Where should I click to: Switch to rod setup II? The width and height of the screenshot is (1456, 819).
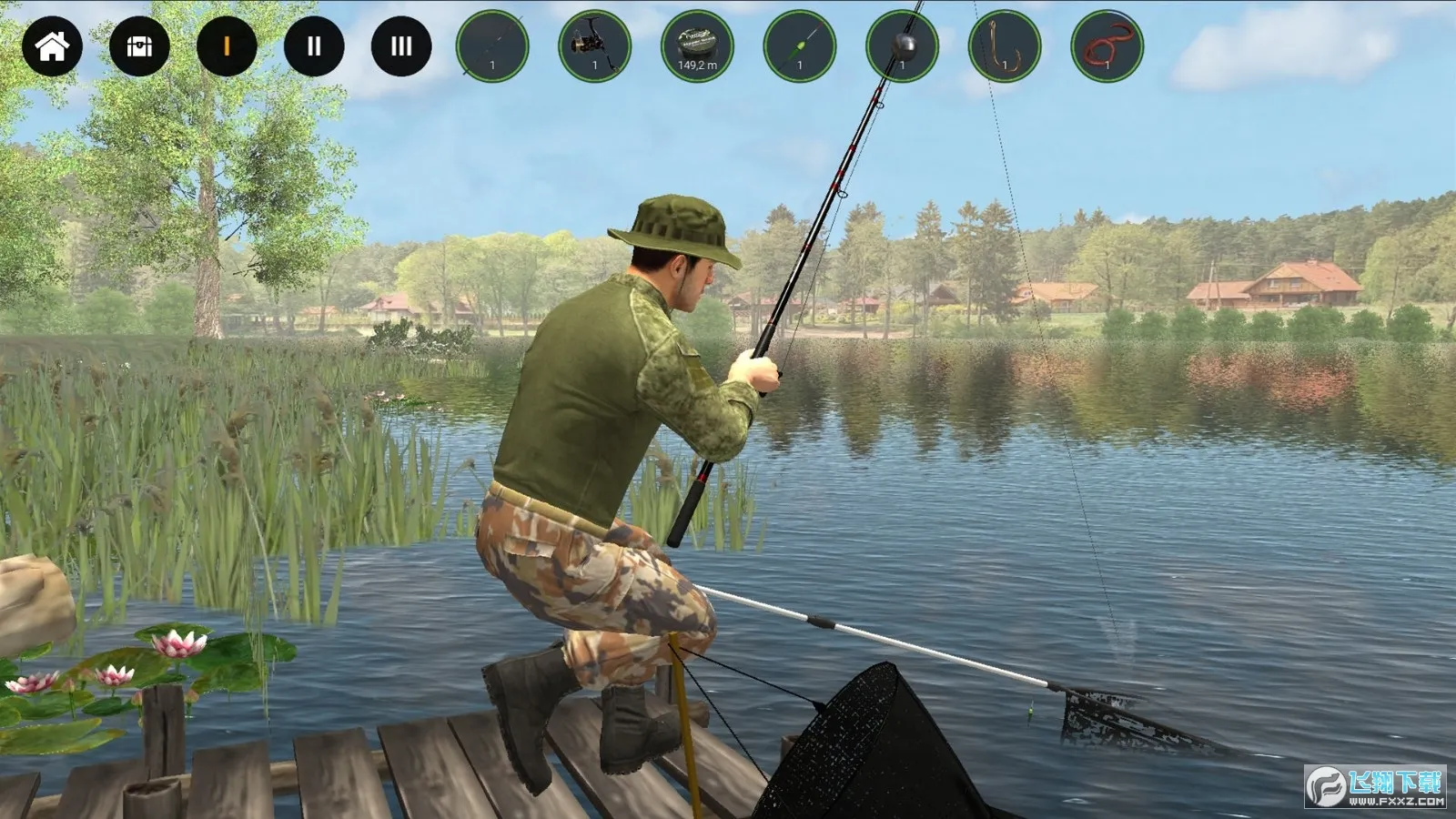click(x=314, y=45)
